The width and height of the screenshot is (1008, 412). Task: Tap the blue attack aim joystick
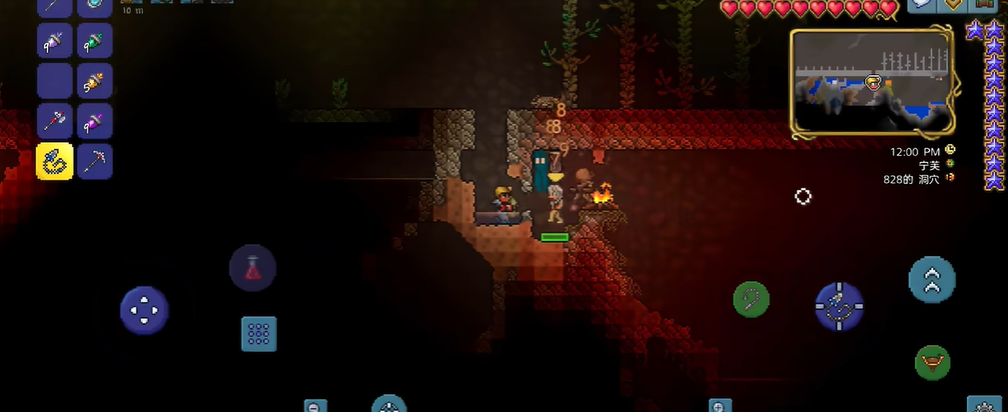click(x=839, y=306)
